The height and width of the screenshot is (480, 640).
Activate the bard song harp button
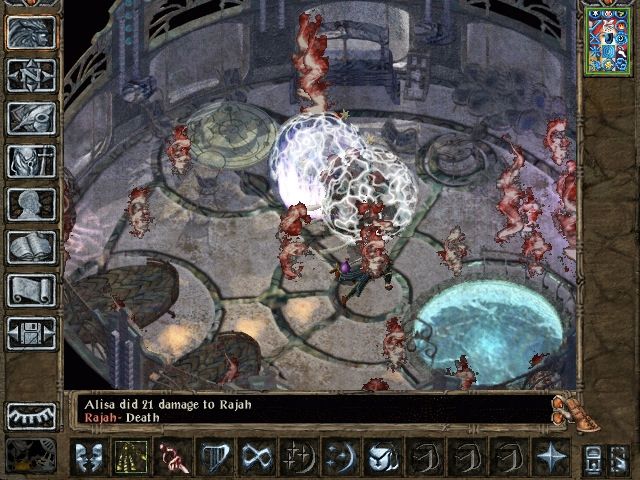pos(217,457)
